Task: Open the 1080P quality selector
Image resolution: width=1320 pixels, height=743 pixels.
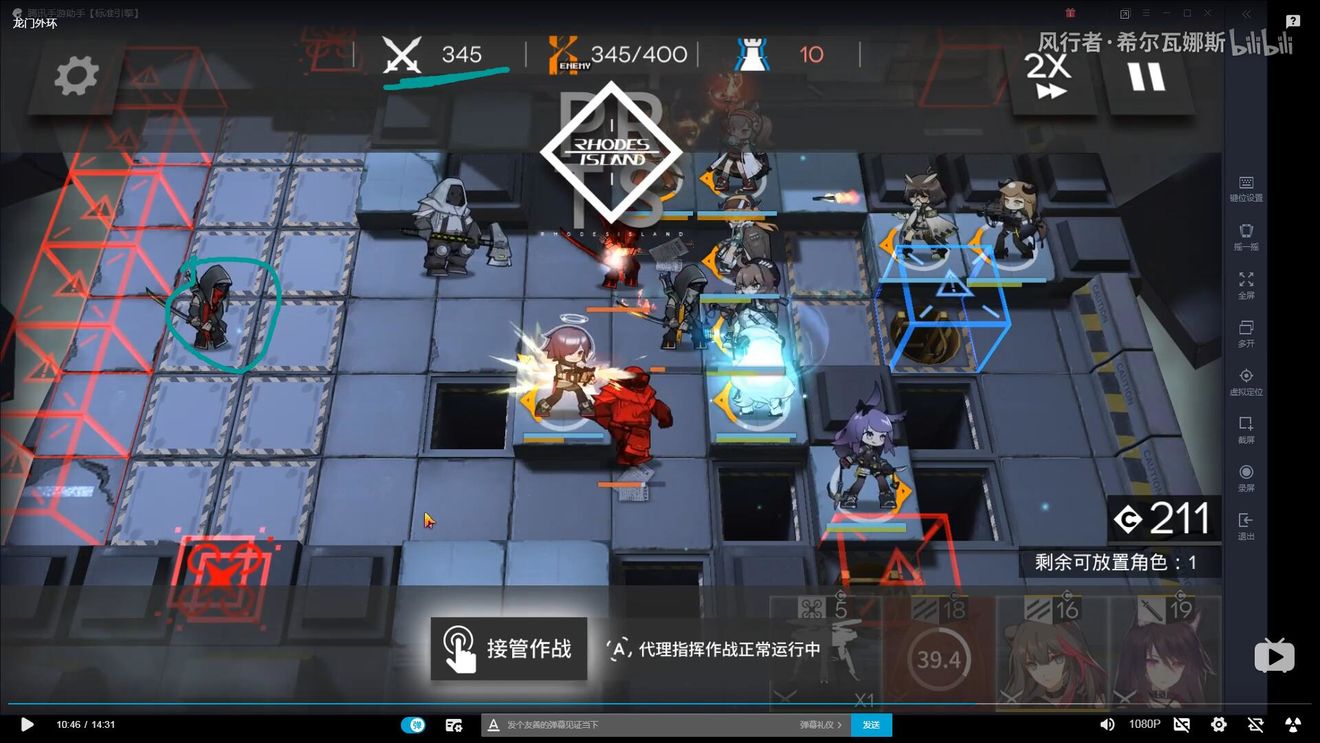Action: click(1145, 724)
